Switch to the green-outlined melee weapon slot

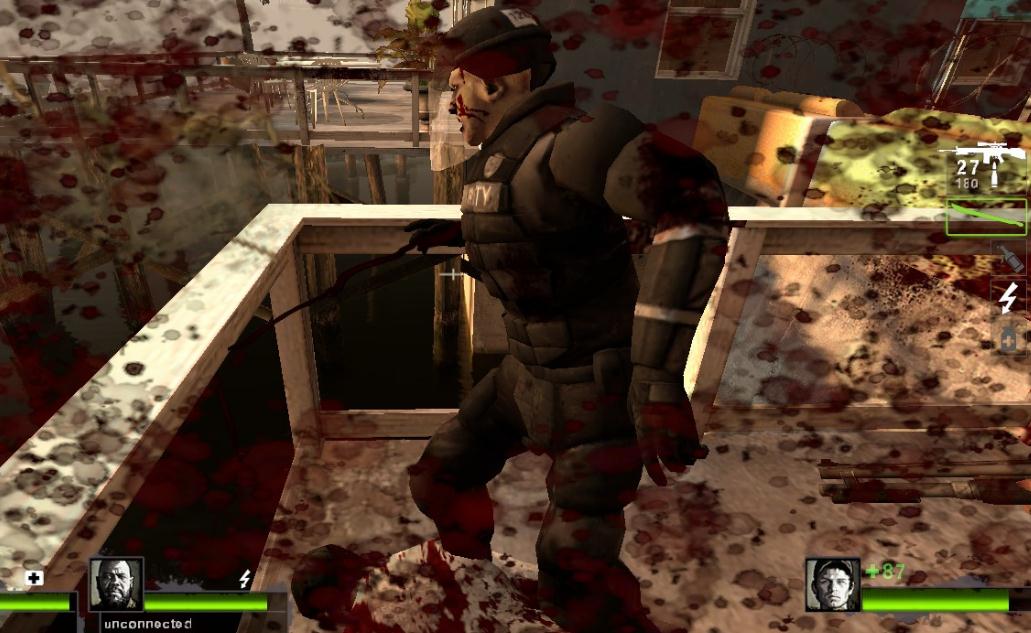[986, 217]
